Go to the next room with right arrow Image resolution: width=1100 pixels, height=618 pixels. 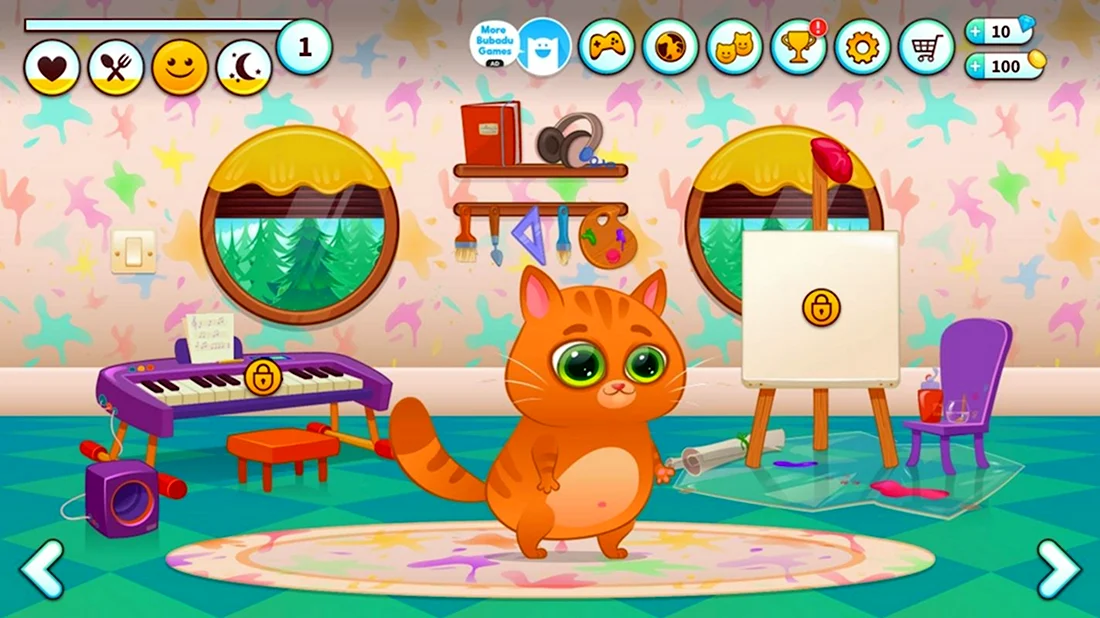[x=1058, y=568]
